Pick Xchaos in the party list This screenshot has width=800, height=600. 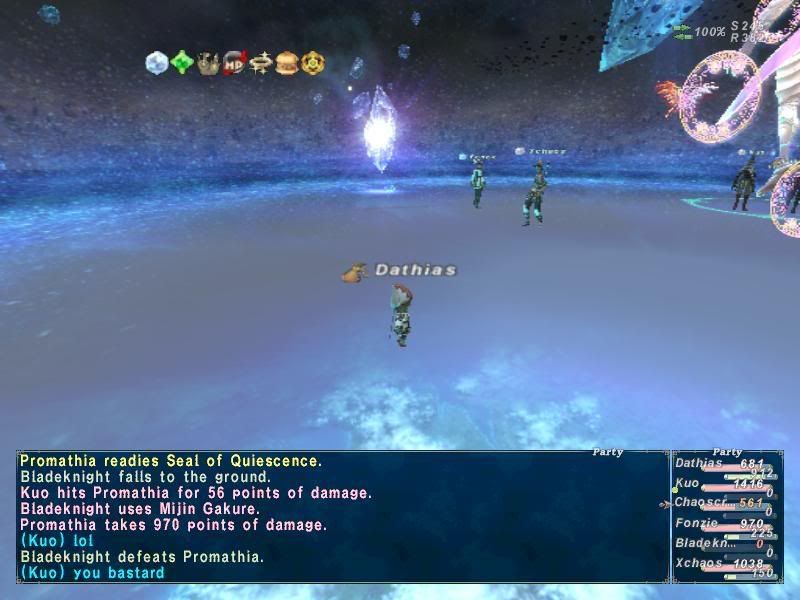click(698, 563)
